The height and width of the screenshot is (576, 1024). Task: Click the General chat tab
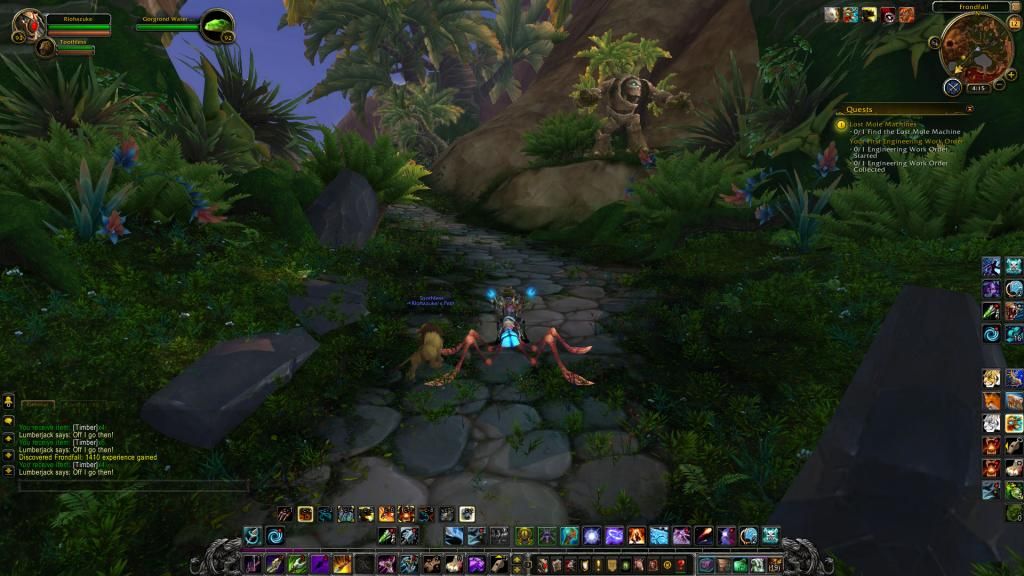click(x=37, y=404)
